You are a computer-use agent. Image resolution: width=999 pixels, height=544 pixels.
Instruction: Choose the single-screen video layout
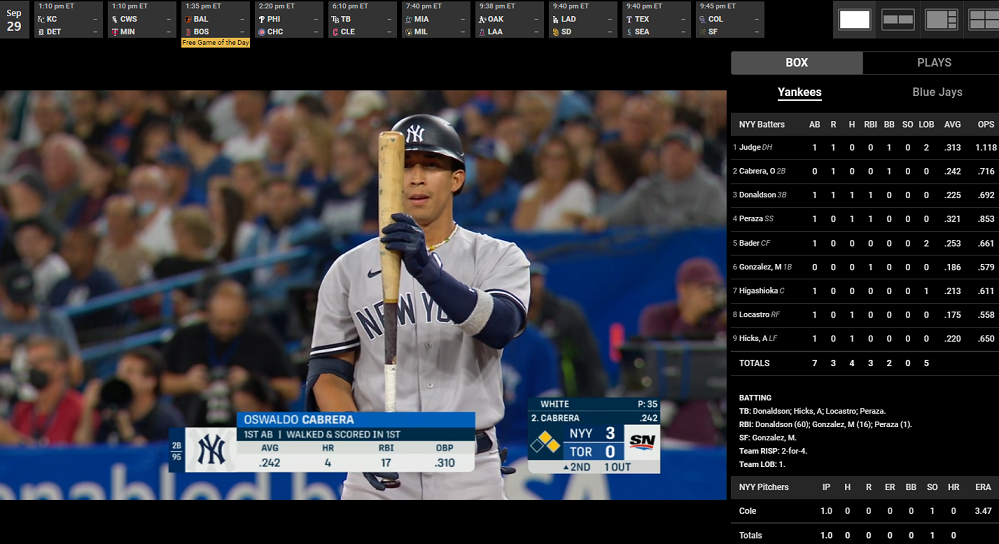pyautogui.click(x=855, y=19)
